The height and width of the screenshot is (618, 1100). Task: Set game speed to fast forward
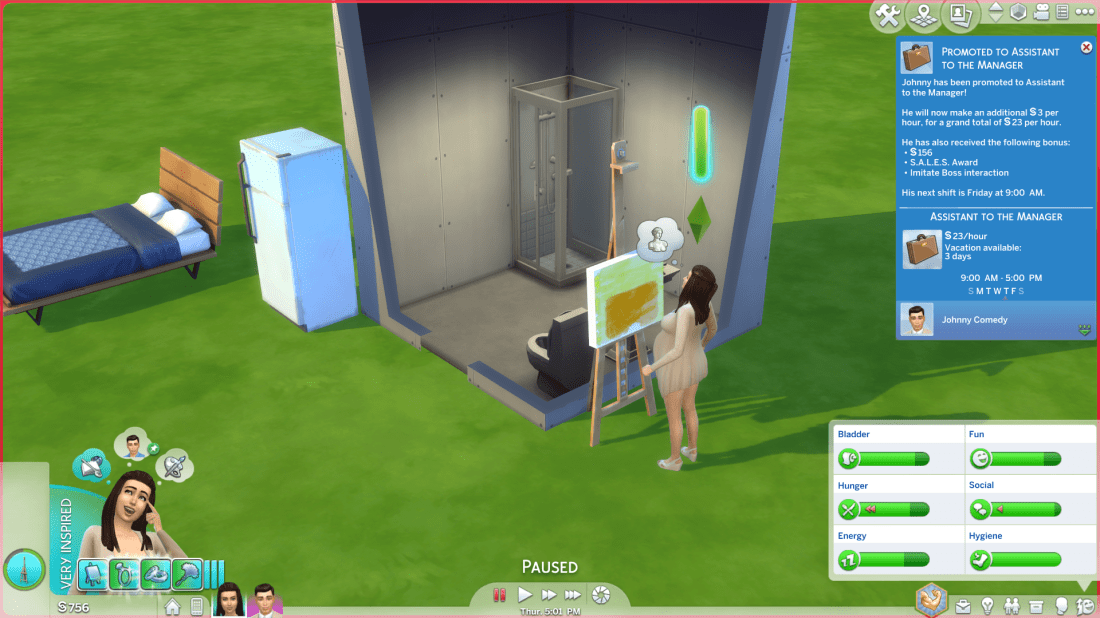tap(548, 595)
